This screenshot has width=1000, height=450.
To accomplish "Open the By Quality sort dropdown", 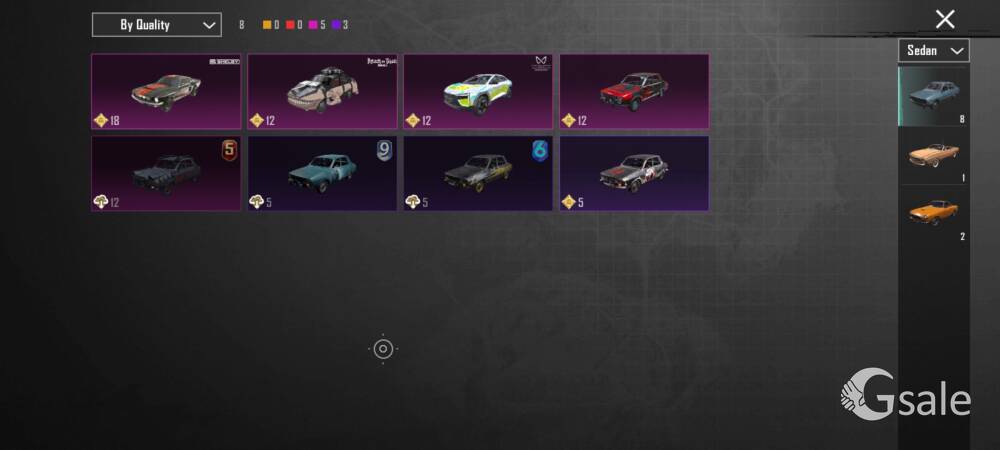I will pyautogui.click(x=156, y=24).
